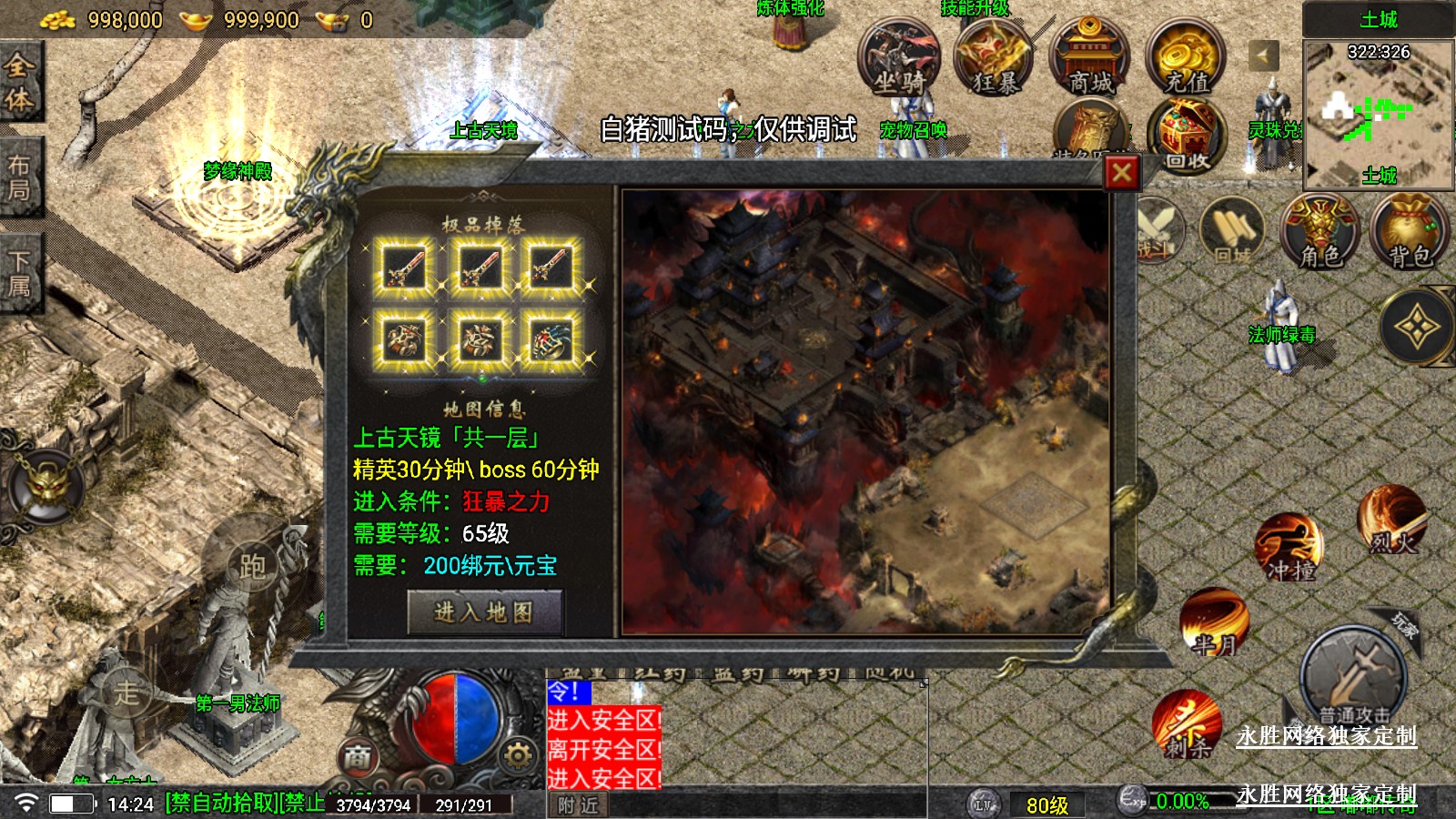Open the 角色 character sheet

[x=1319, y=232]
